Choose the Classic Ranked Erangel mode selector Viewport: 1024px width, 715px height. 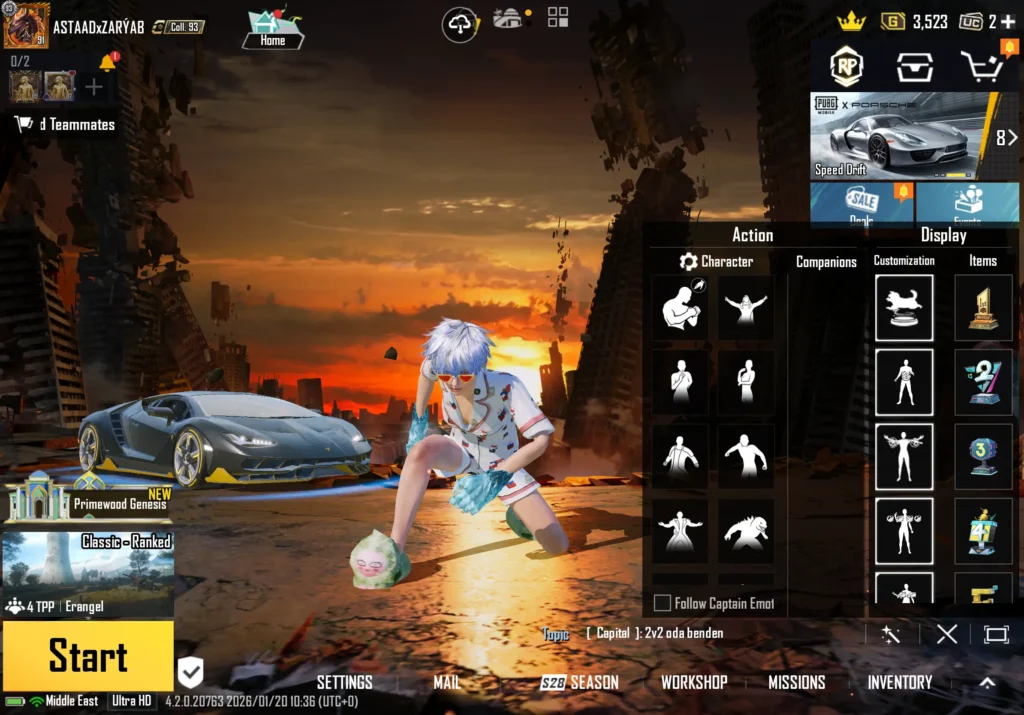(88, 574)
